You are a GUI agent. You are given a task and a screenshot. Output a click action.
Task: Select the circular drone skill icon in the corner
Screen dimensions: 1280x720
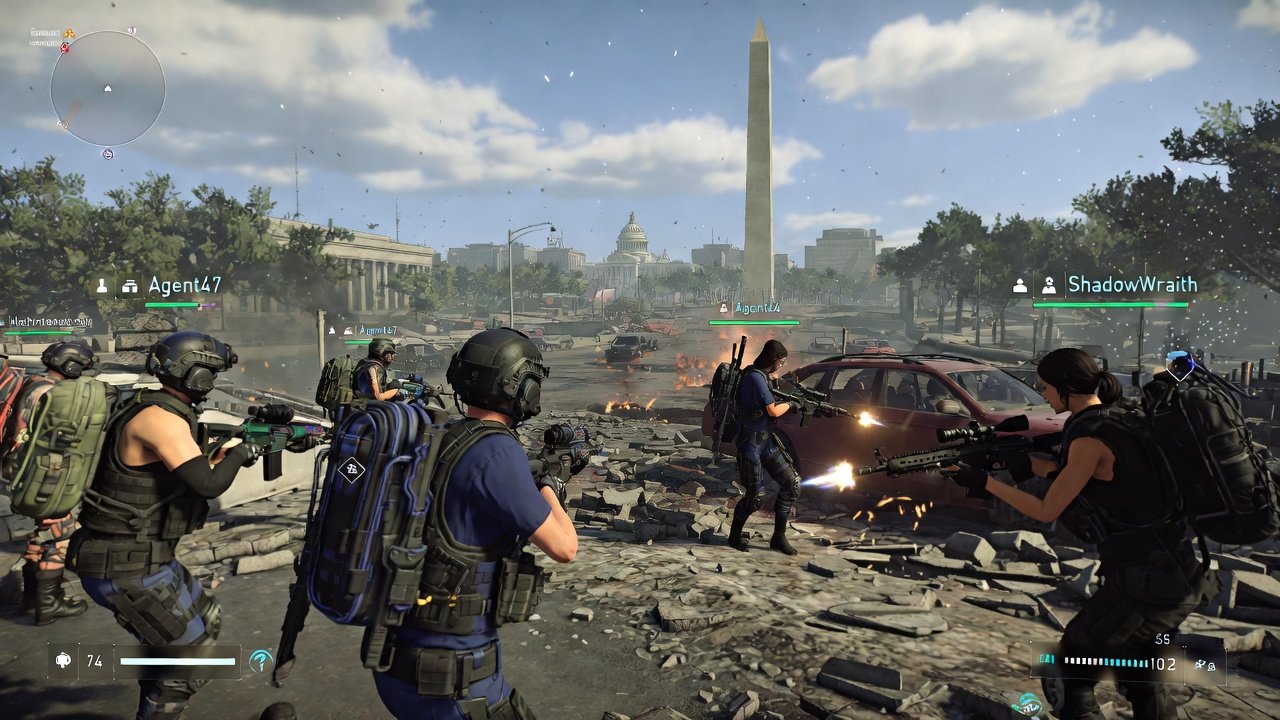(261, 660)
